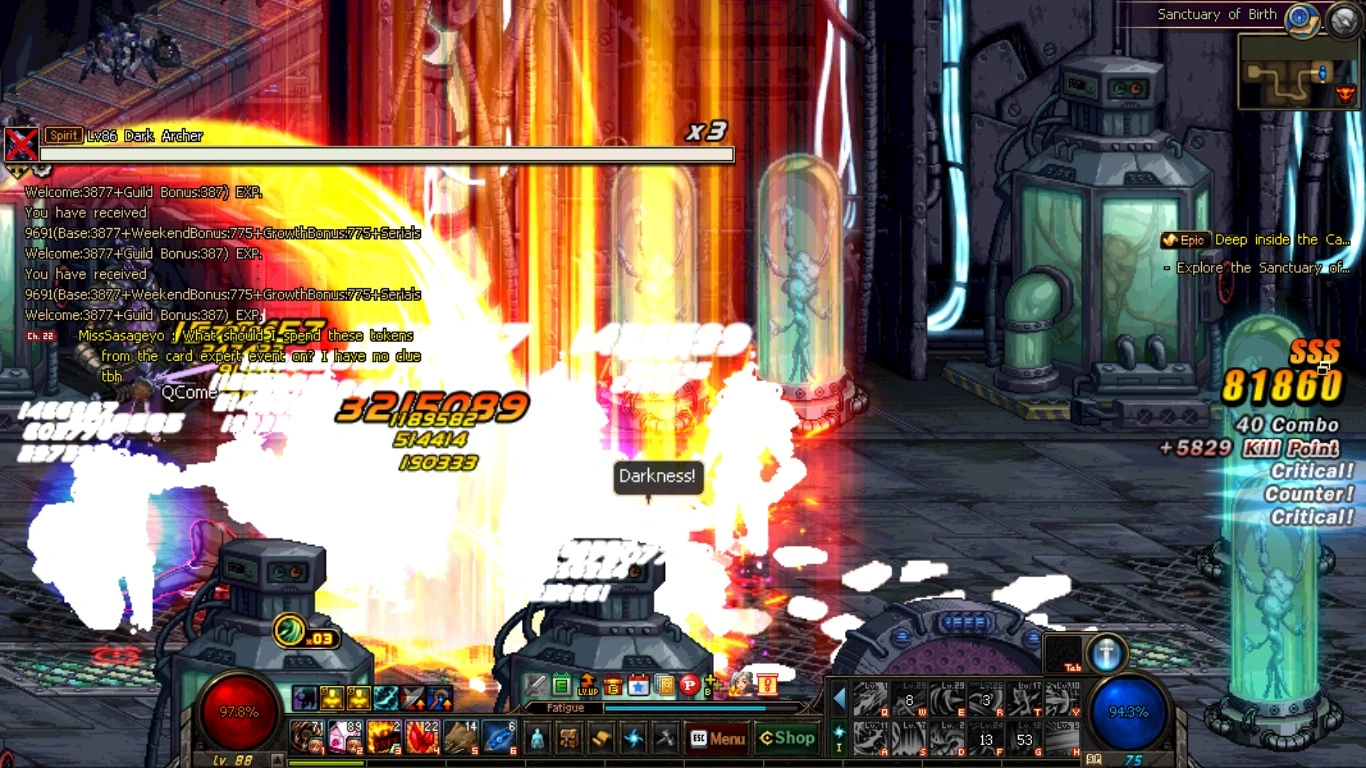Open the red P coin icon
This screenshot has width=1366, height=768.
coord(689,685)
